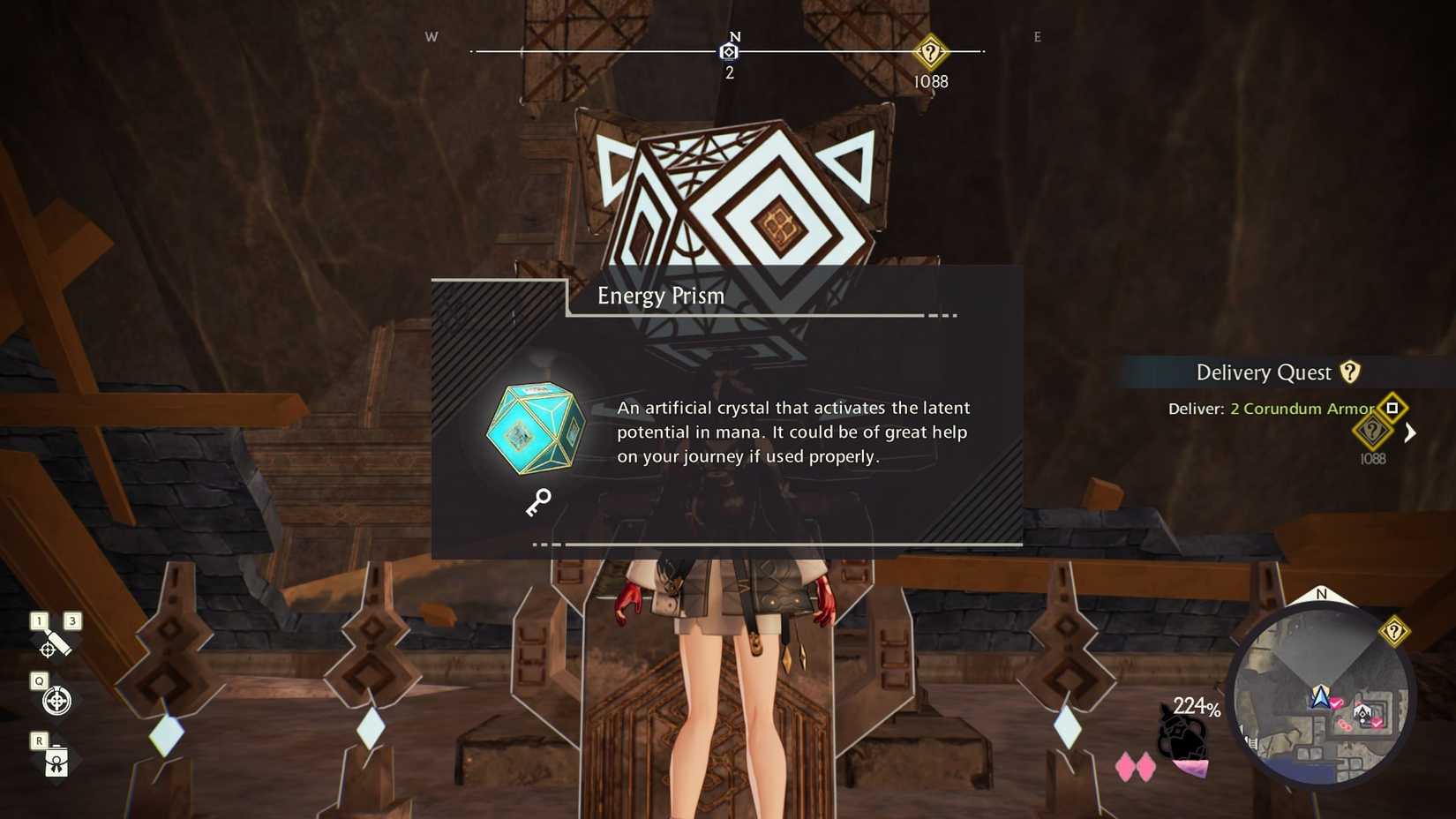This screenshot has height=819, width=1456.
Task: Expand the Delivery Quest panel via the right chevron
Action: coord(1411,433)
